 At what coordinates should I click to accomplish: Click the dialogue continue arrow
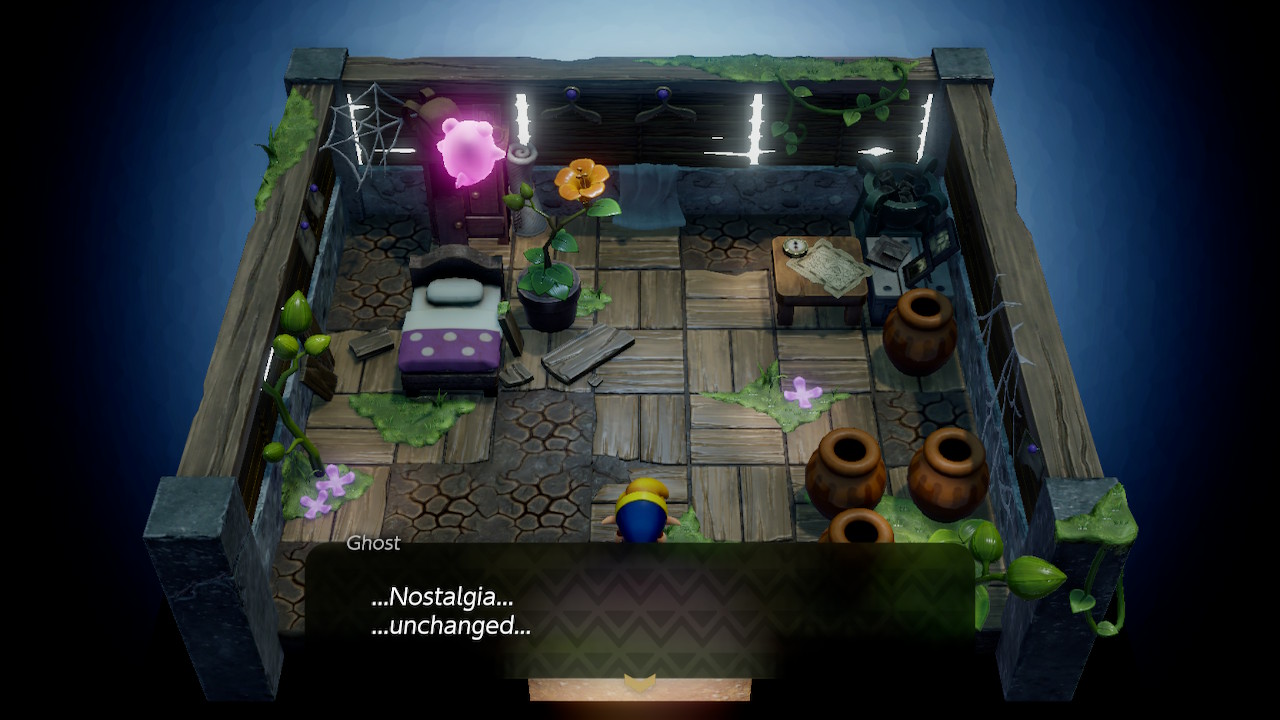pos(639,682)
